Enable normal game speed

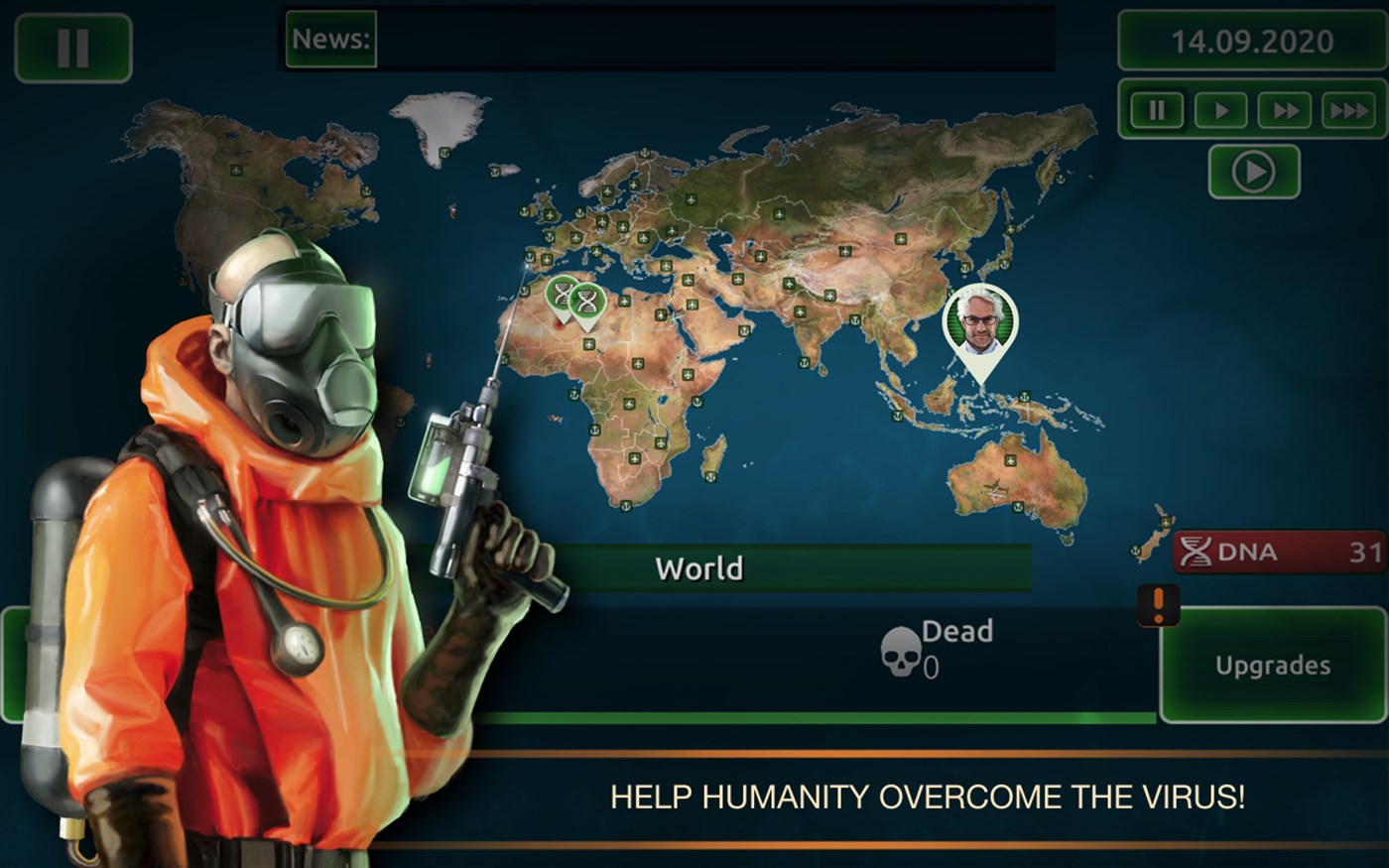(1220, 110)
